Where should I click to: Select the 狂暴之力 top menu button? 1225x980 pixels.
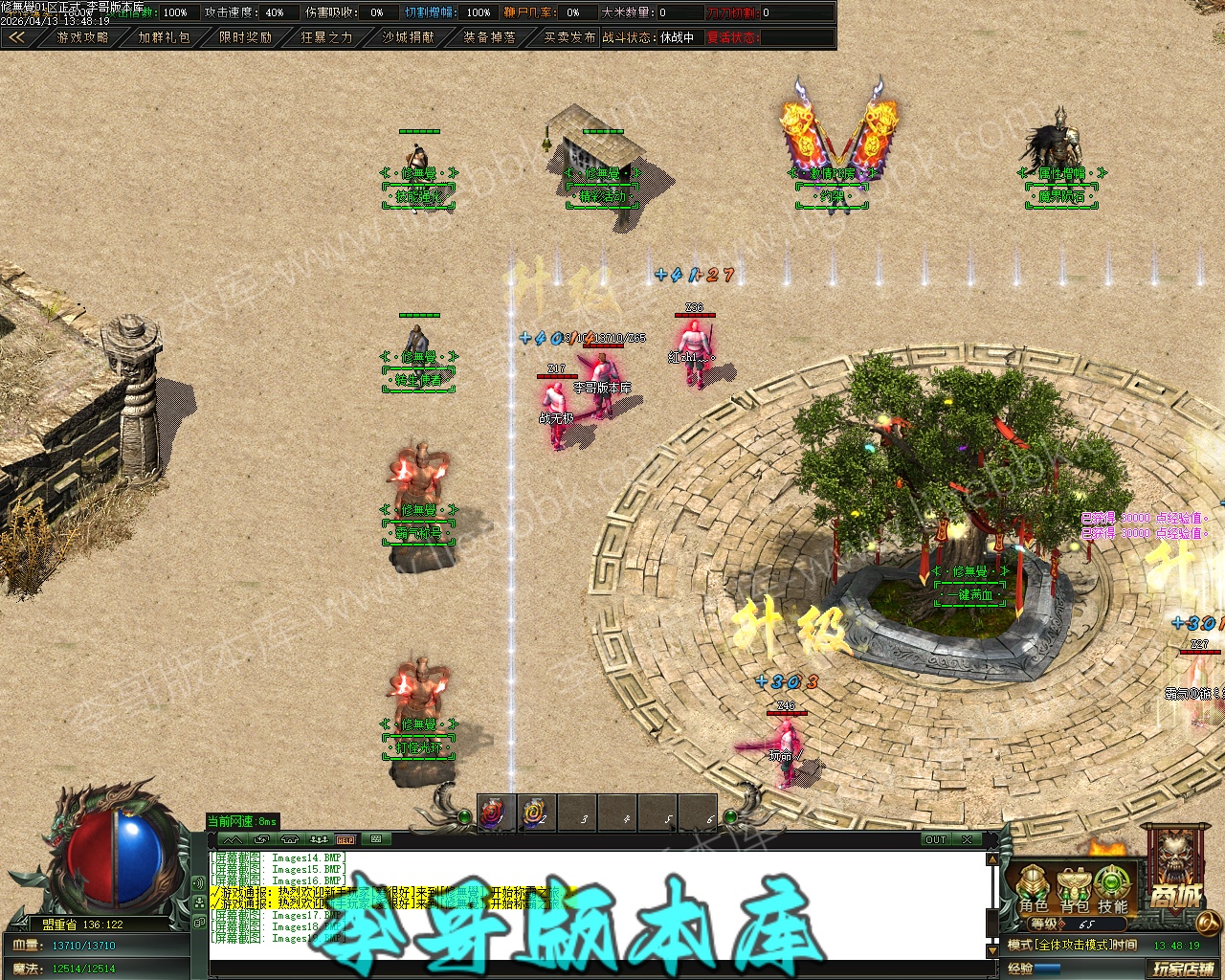click(326, 37)
